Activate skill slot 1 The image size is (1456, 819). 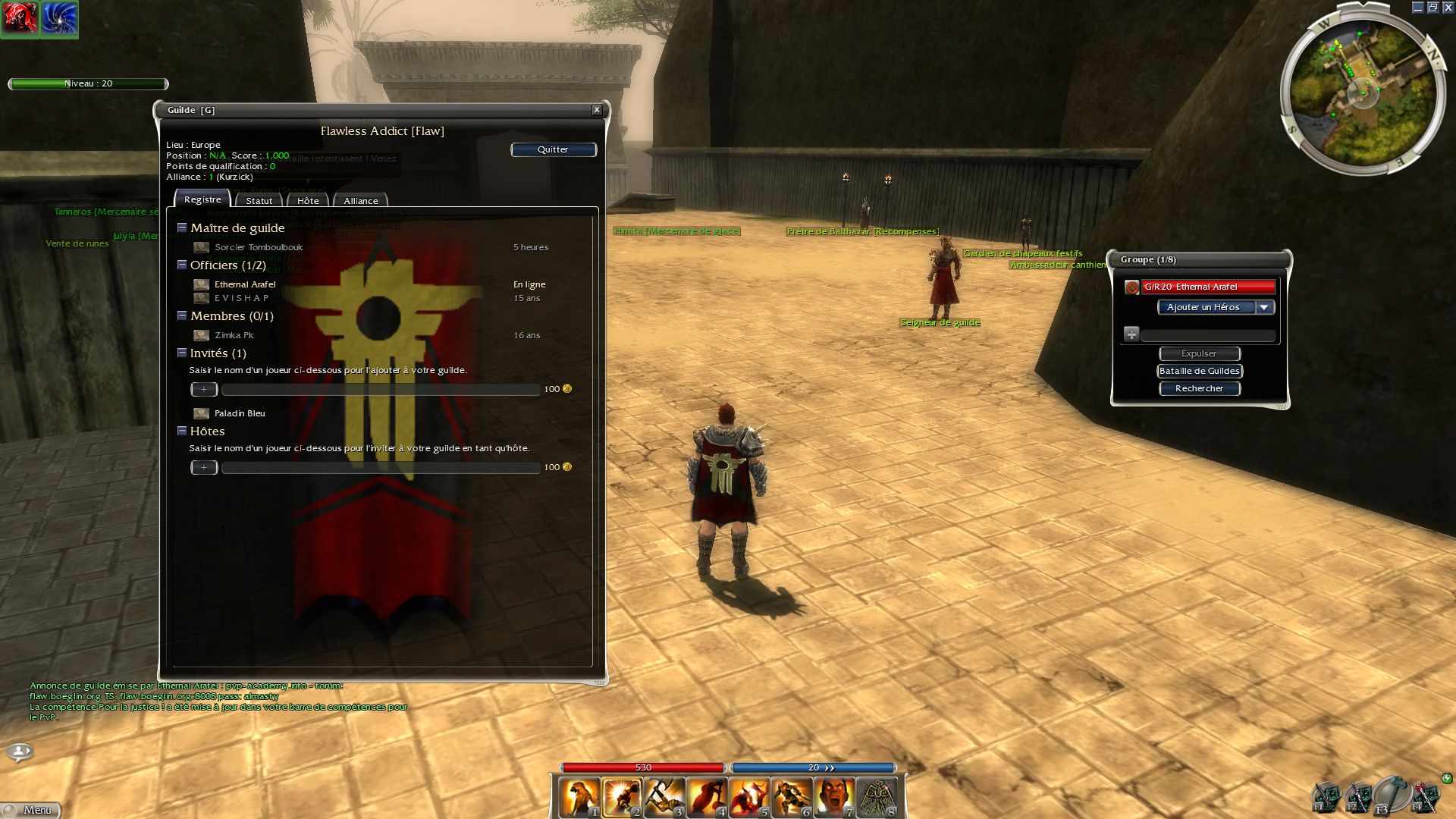click(579, 798)
